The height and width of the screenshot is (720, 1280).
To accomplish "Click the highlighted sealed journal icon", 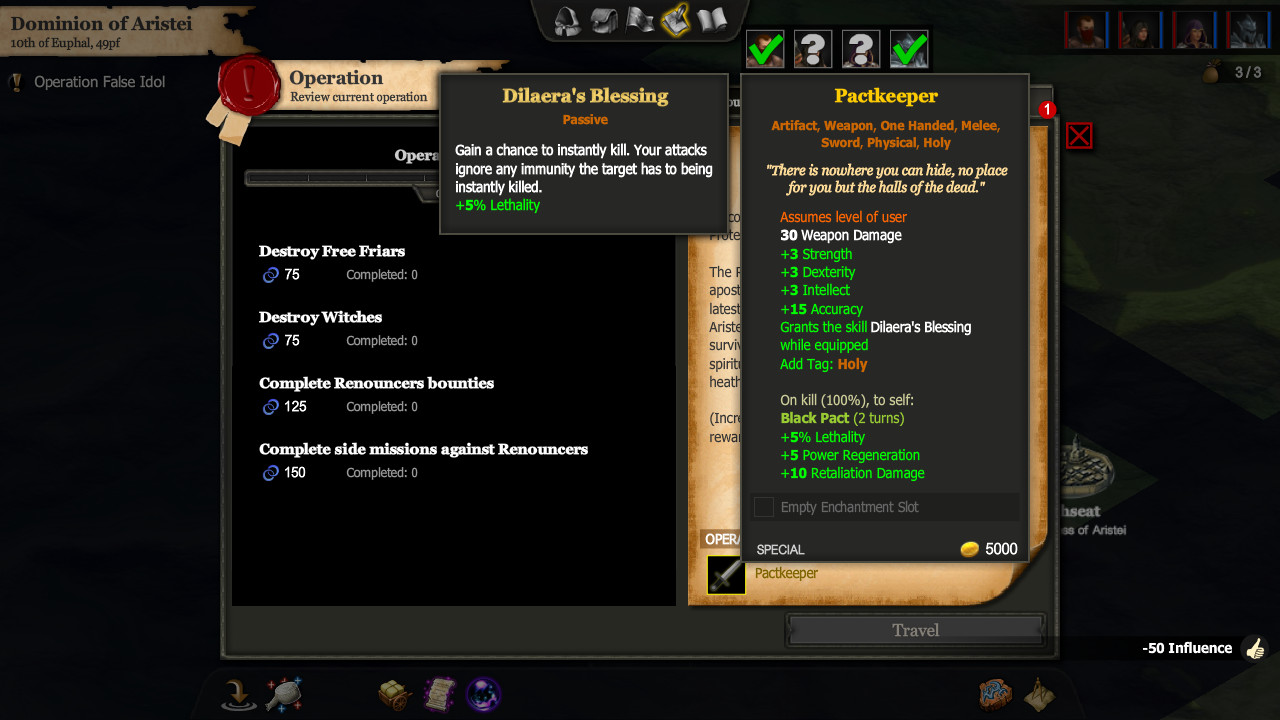I will pos(676,20).
